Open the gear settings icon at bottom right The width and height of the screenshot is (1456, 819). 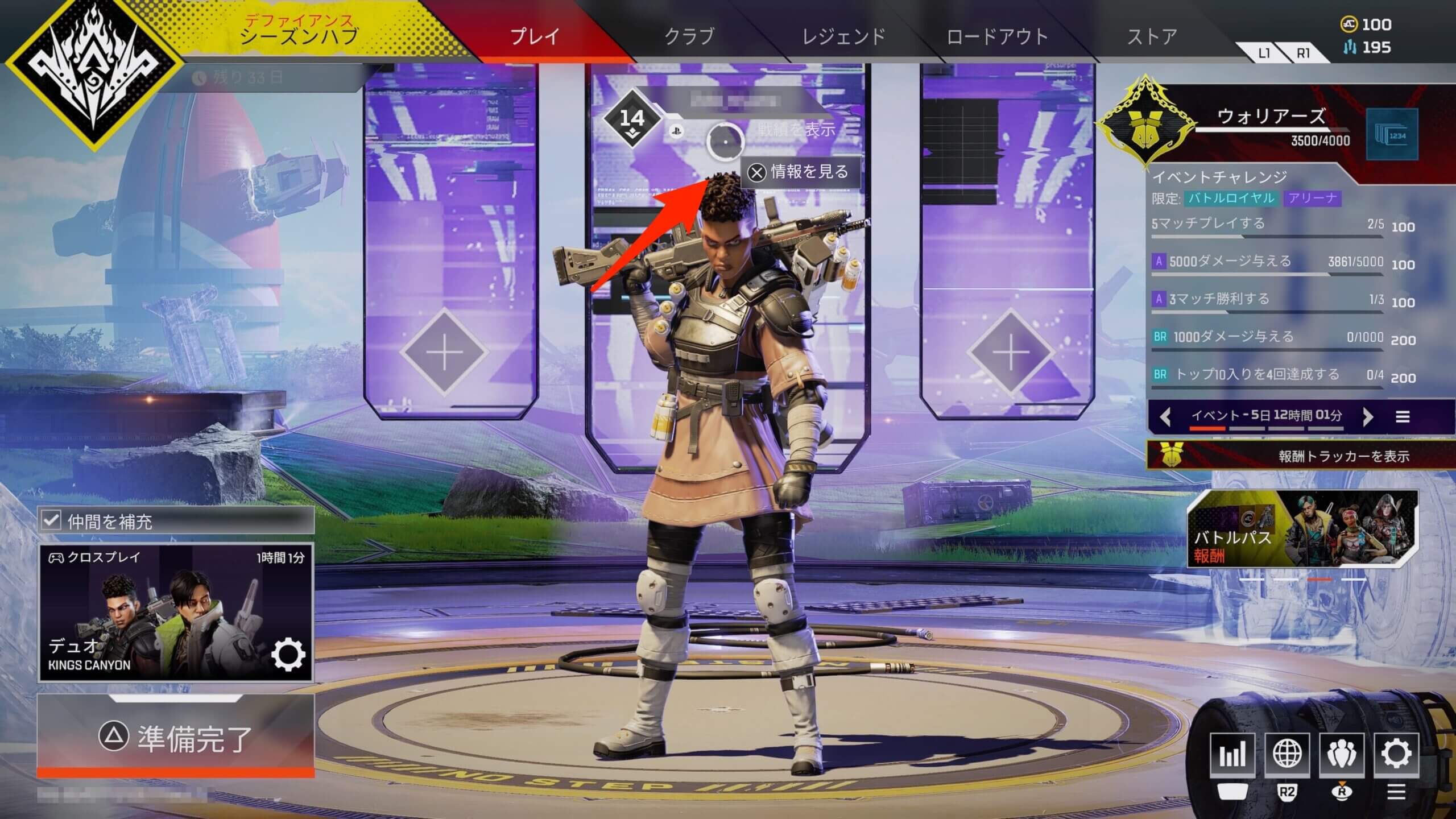pos(1396,754)
